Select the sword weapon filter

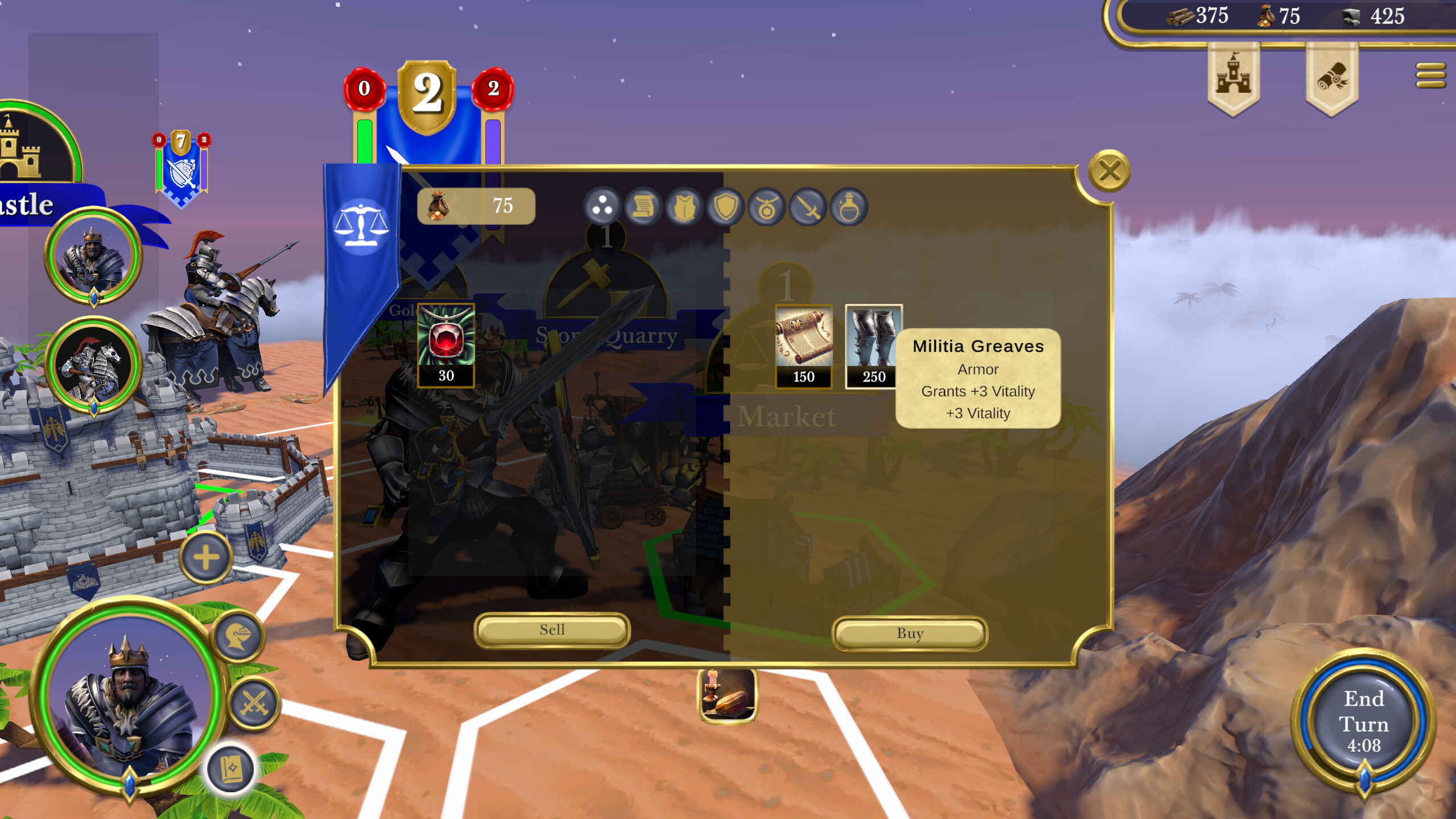808,207
